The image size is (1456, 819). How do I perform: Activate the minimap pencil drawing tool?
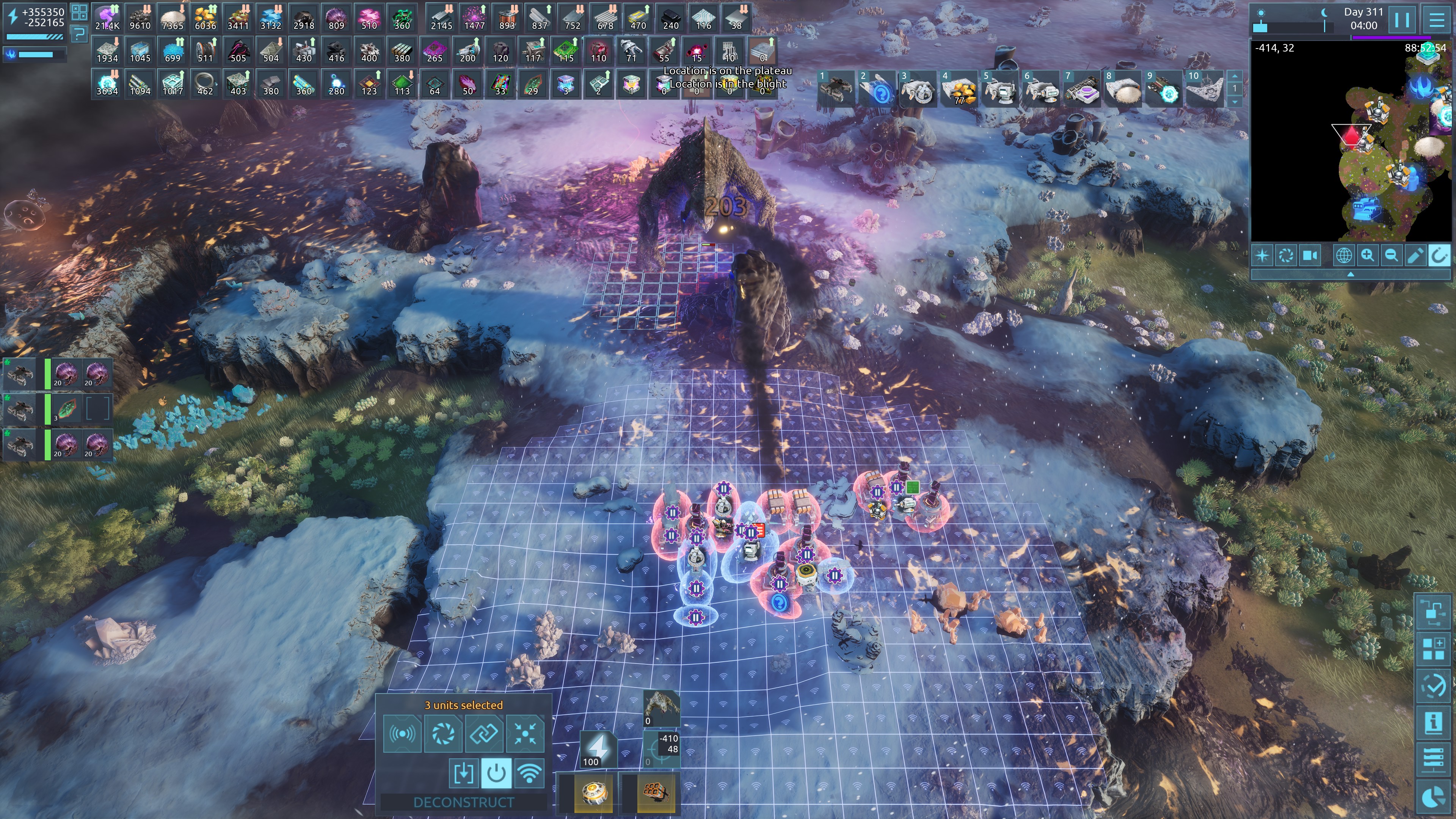click(1415, 256)
